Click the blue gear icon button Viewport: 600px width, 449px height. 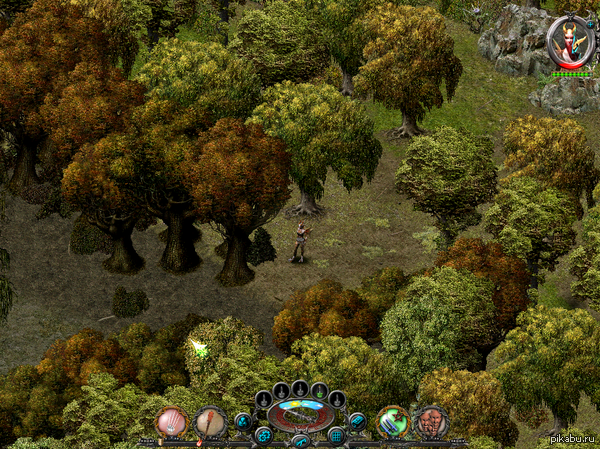point(263,435)
